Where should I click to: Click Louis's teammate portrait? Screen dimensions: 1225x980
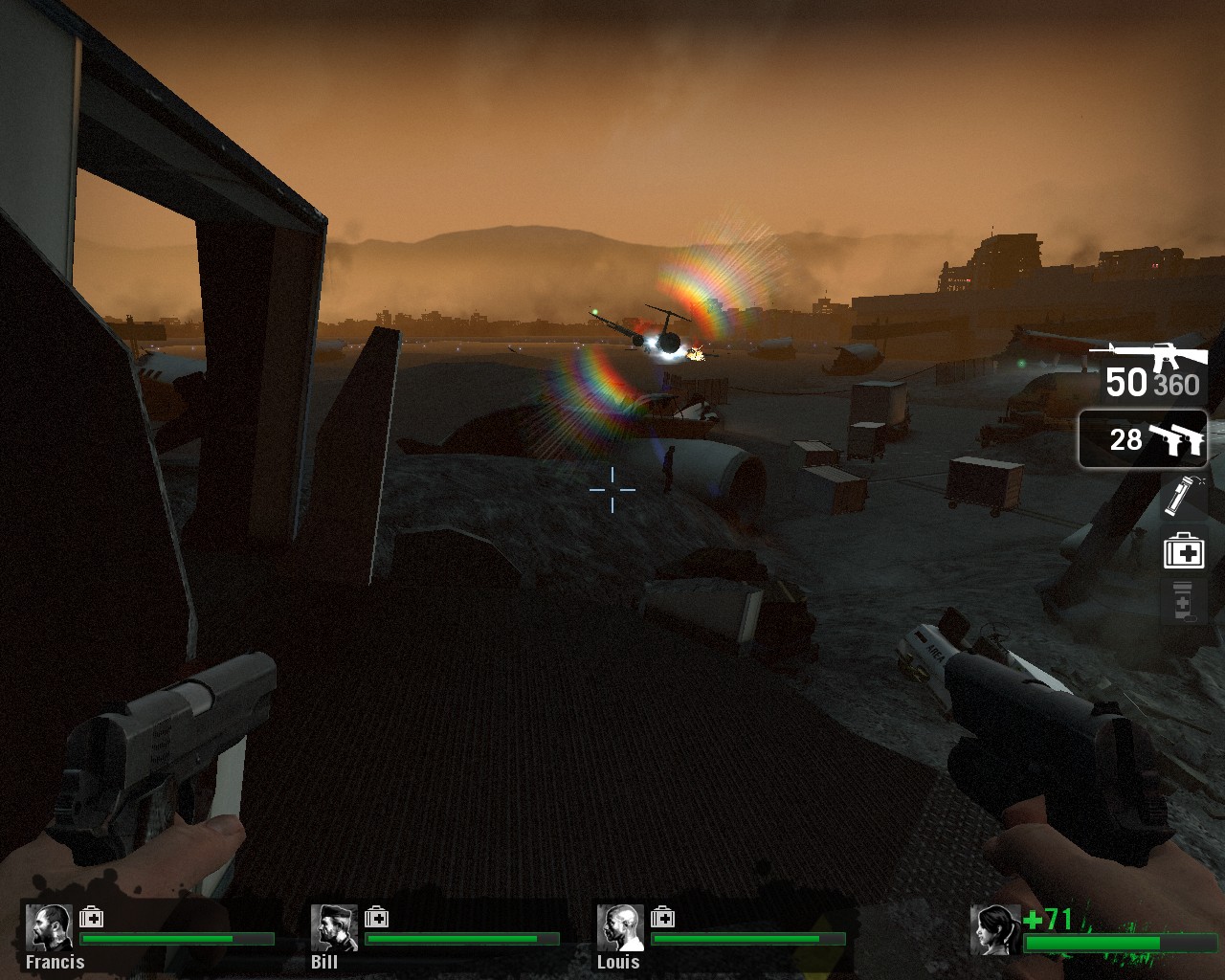pos(620,927)
